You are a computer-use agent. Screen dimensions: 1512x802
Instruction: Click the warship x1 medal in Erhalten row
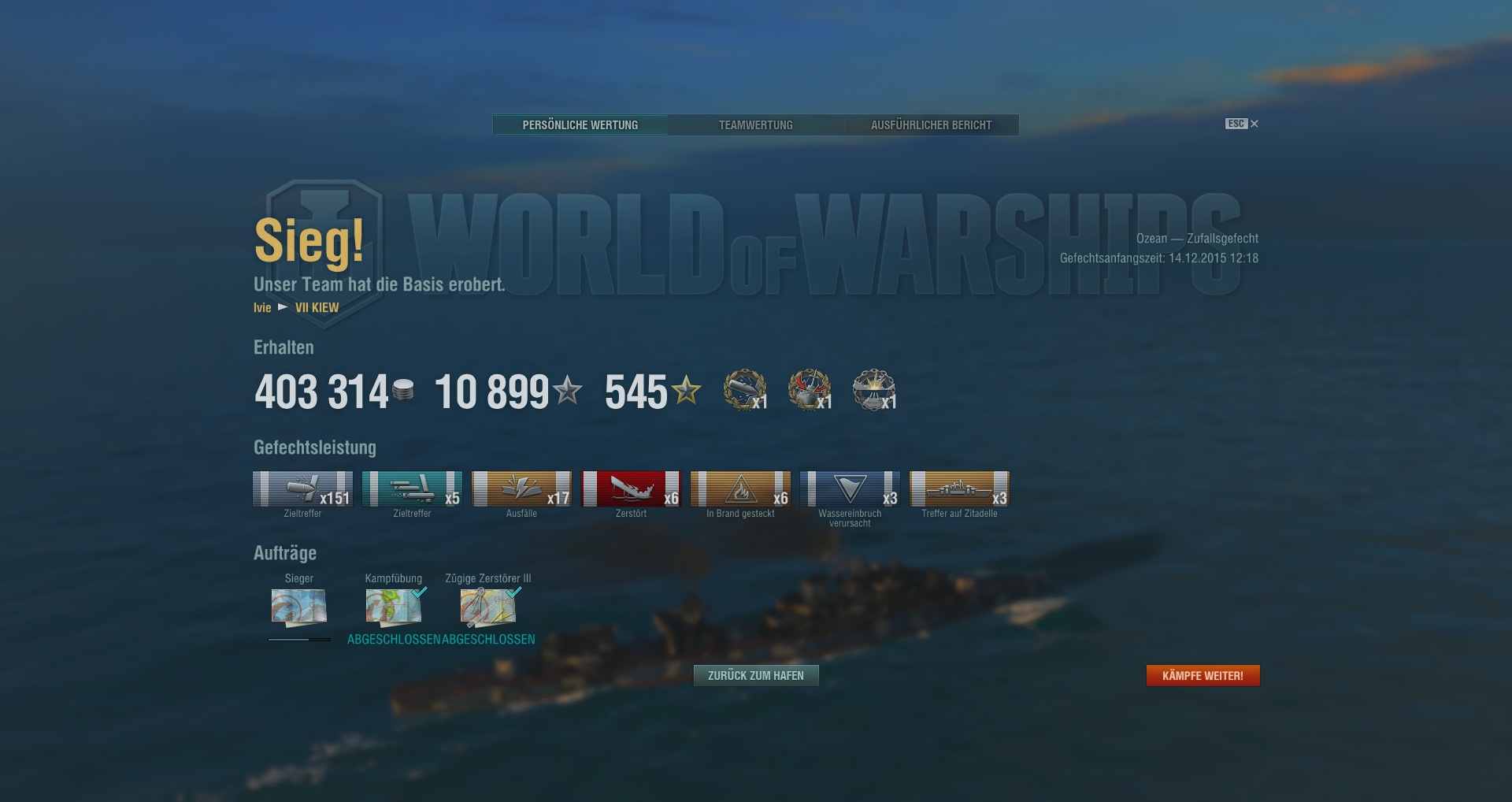(809, 389)
